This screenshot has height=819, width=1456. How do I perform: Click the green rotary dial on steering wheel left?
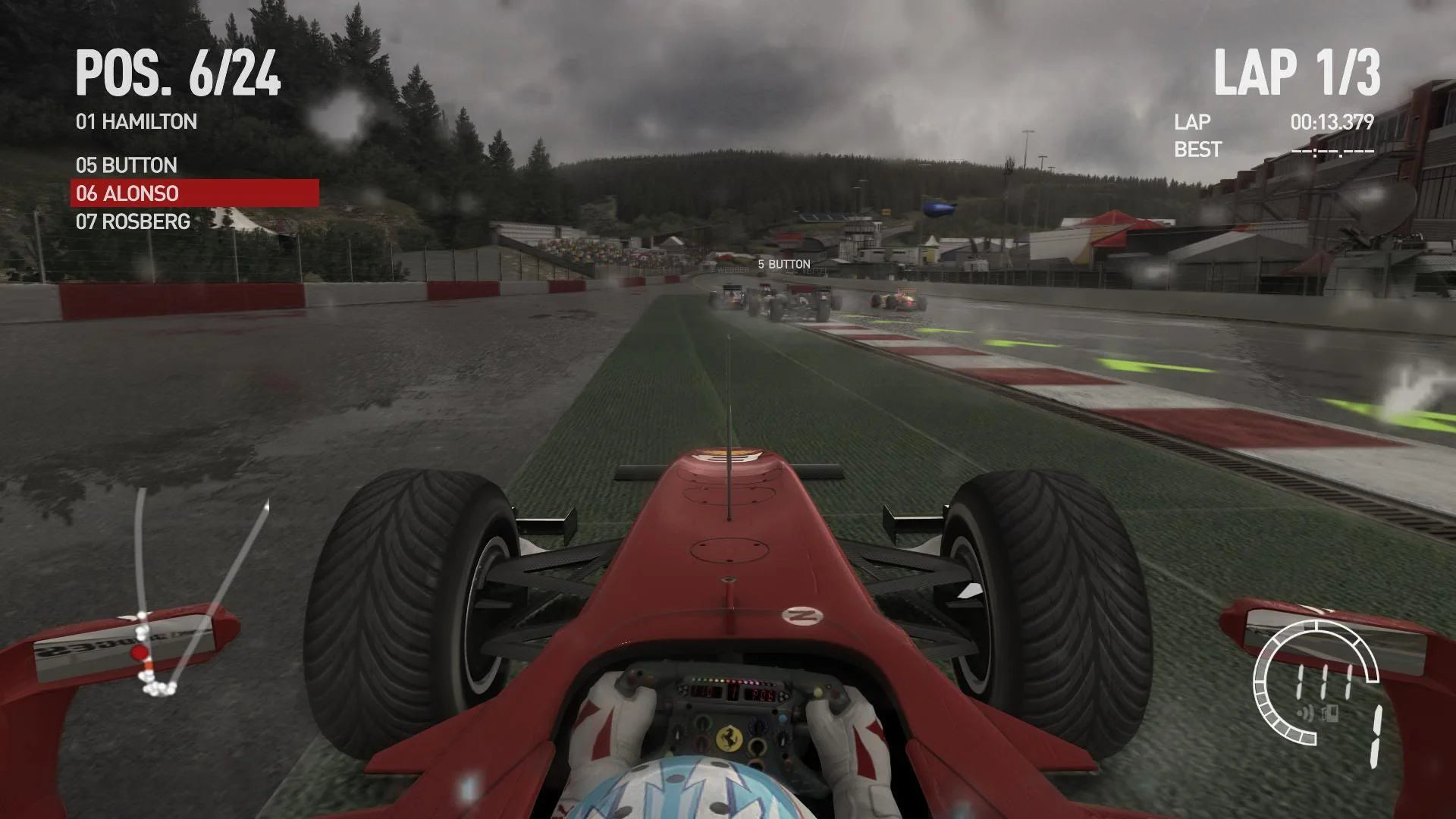701,723
